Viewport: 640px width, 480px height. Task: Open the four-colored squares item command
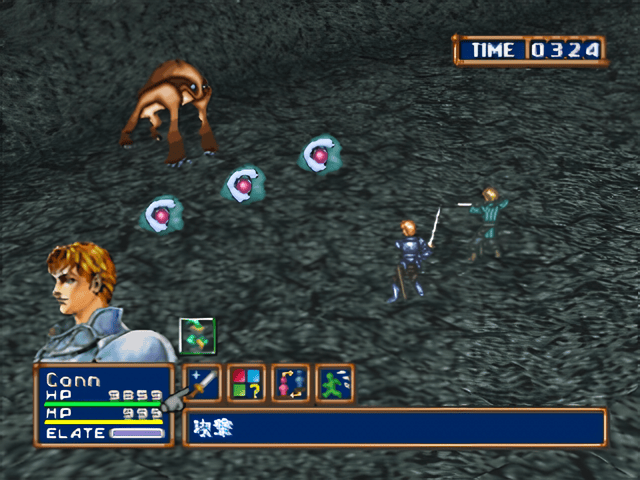click(x=246, y=383)
